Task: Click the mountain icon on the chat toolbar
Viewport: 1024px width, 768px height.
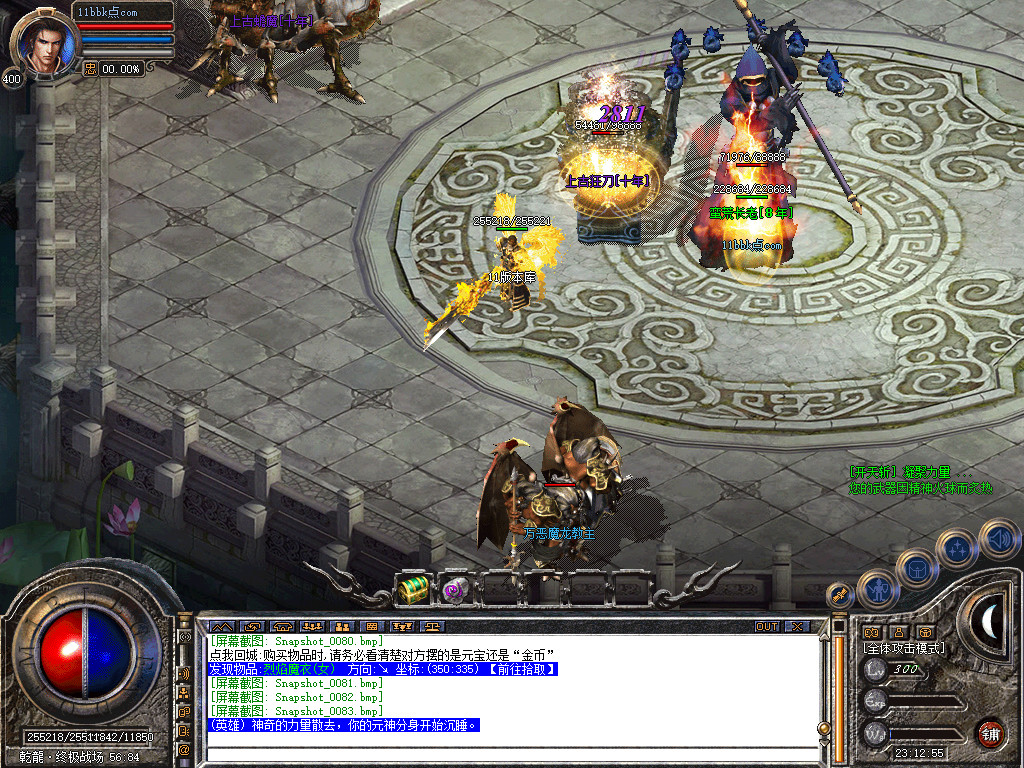Action: point(219,627)
